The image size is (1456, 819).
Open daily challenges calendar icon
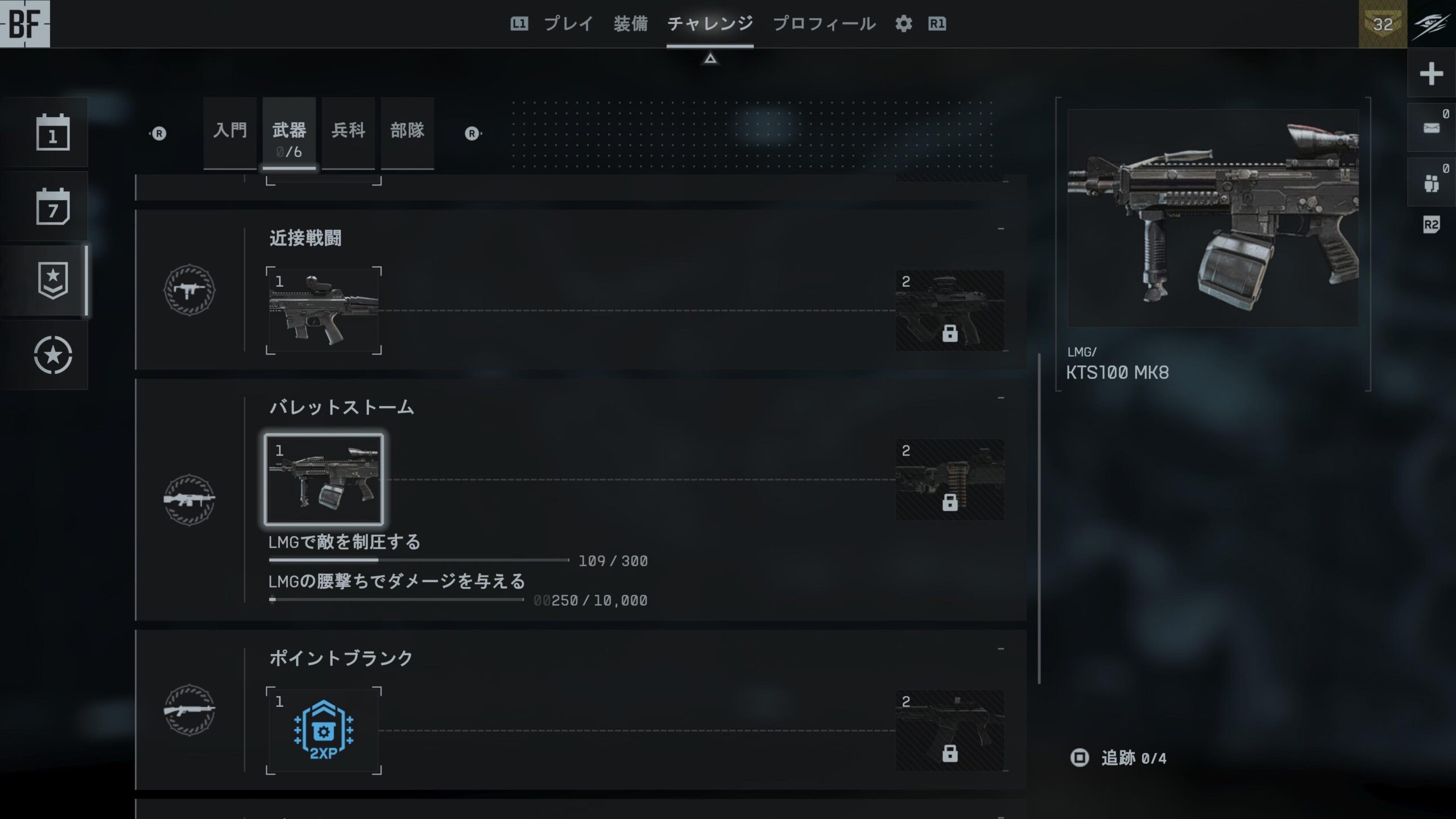click(x=53, y=133)
